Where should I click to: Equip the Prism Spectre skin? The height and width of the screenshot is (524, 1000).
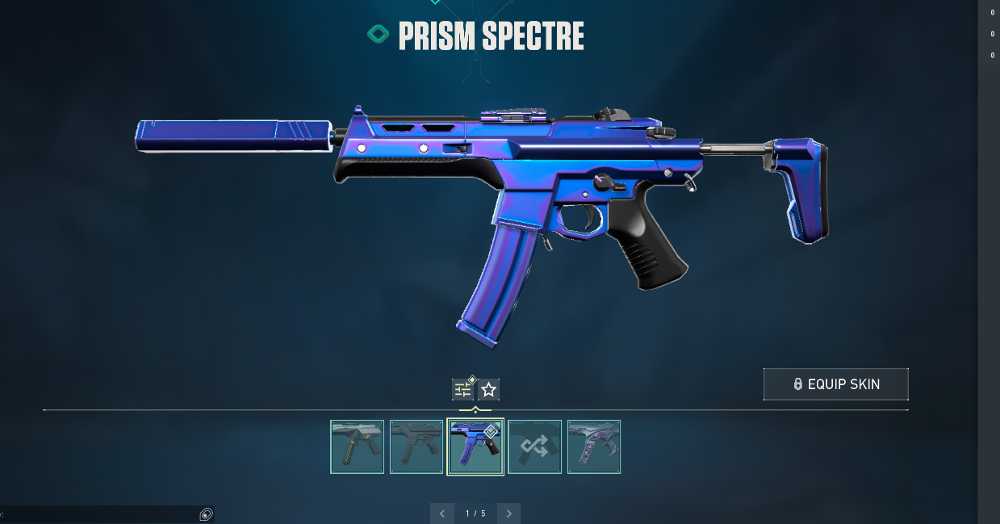[x=835, y=384]
